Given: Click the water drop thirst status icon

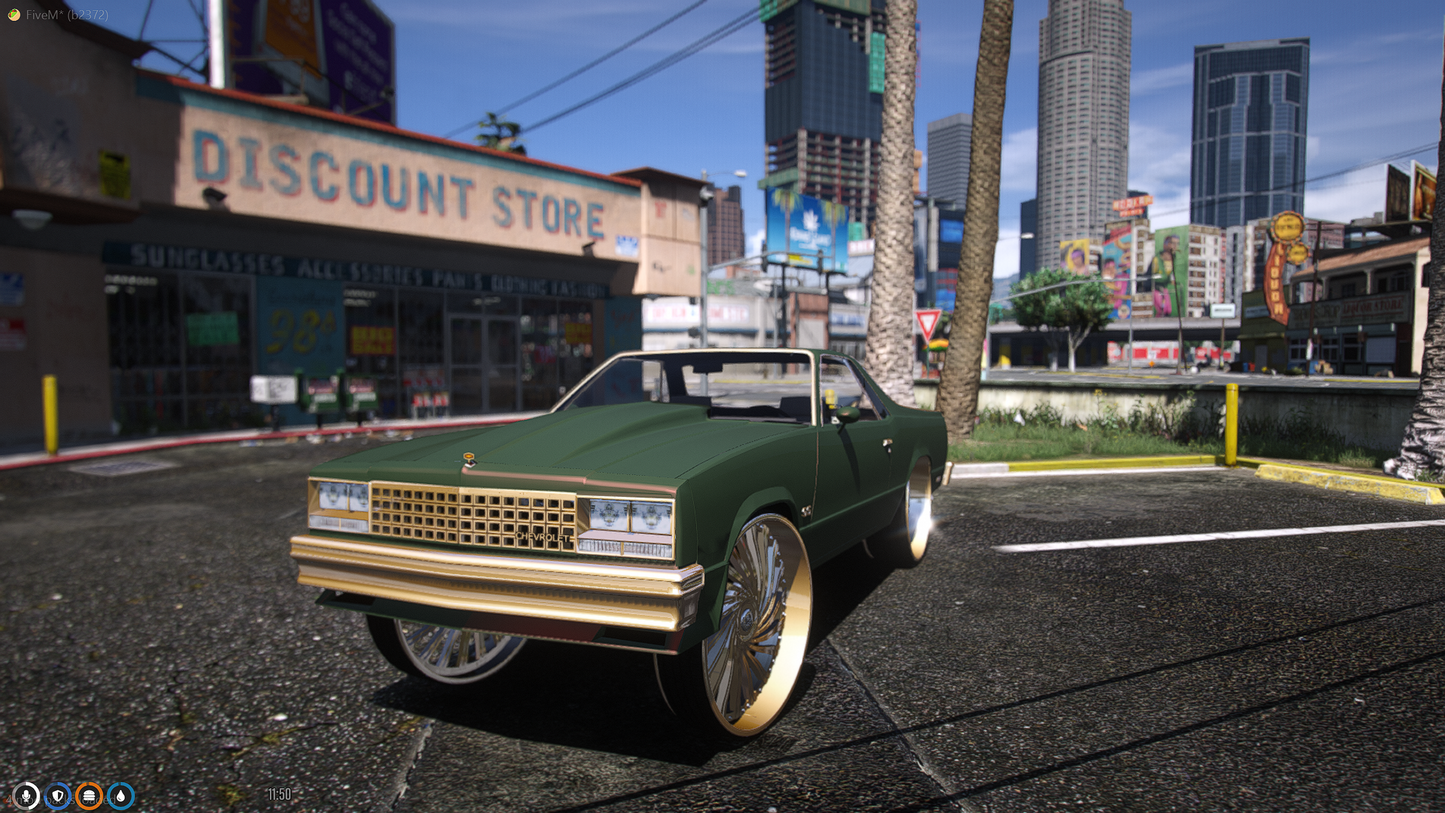Looking at the screenshot, I should click(122, 796).
